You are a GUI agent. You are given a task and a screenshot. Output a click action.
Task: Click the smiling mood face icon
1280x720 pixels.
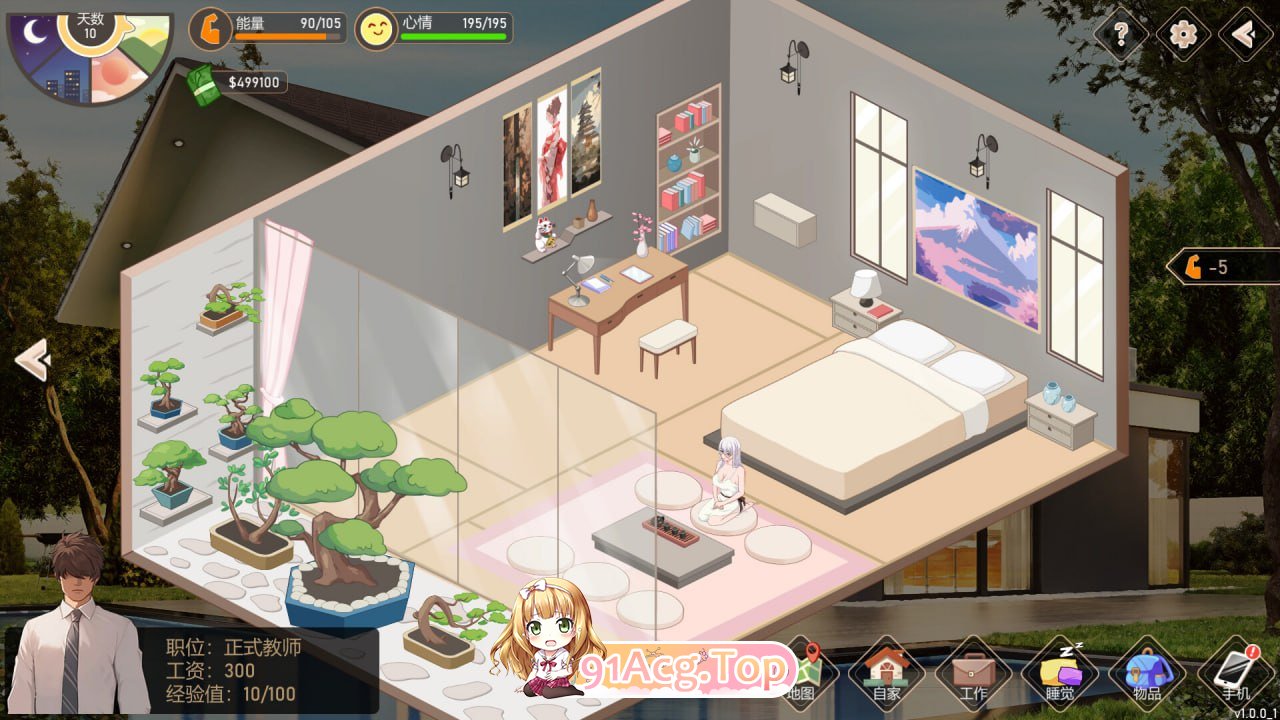click(376, 30)
